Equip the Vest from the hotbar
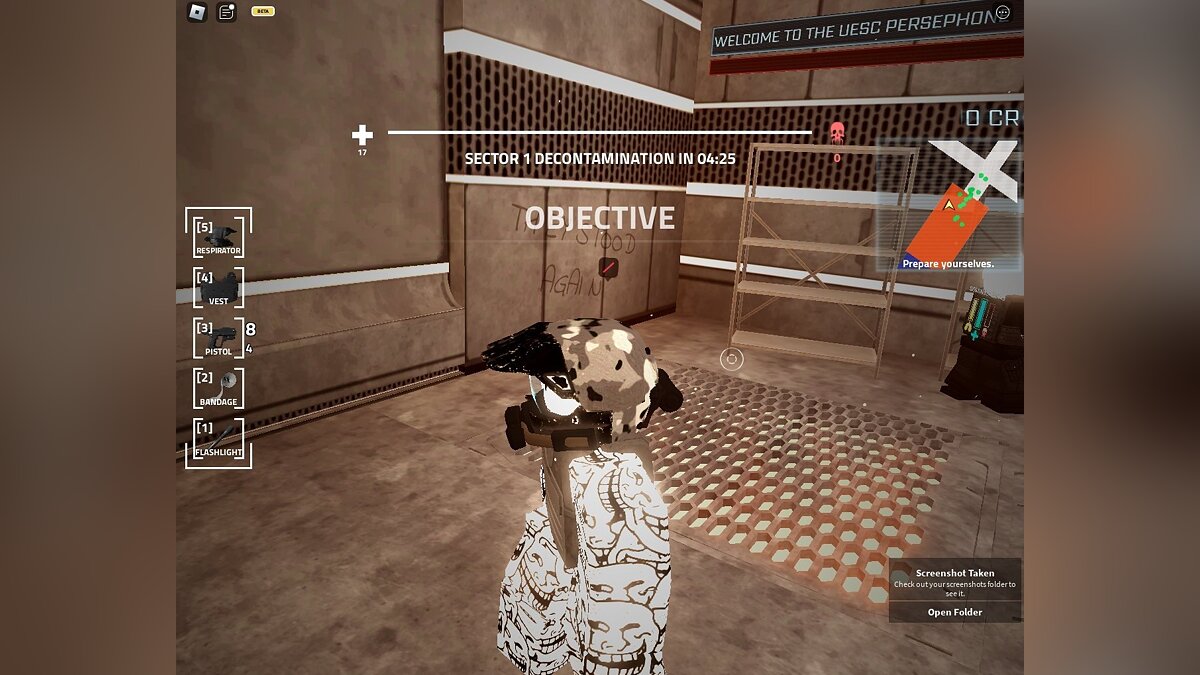 (x=218, y=288)
